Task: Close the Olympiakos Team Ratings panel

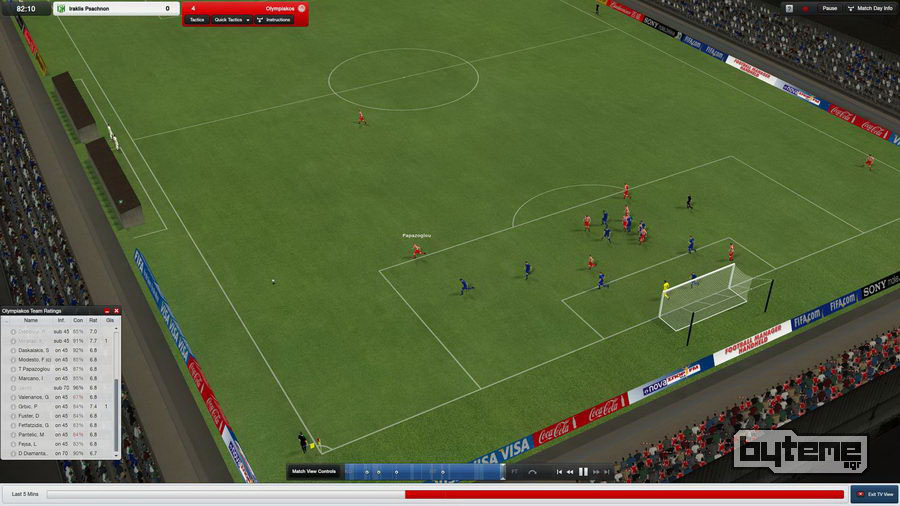Action: click(116, 311)
